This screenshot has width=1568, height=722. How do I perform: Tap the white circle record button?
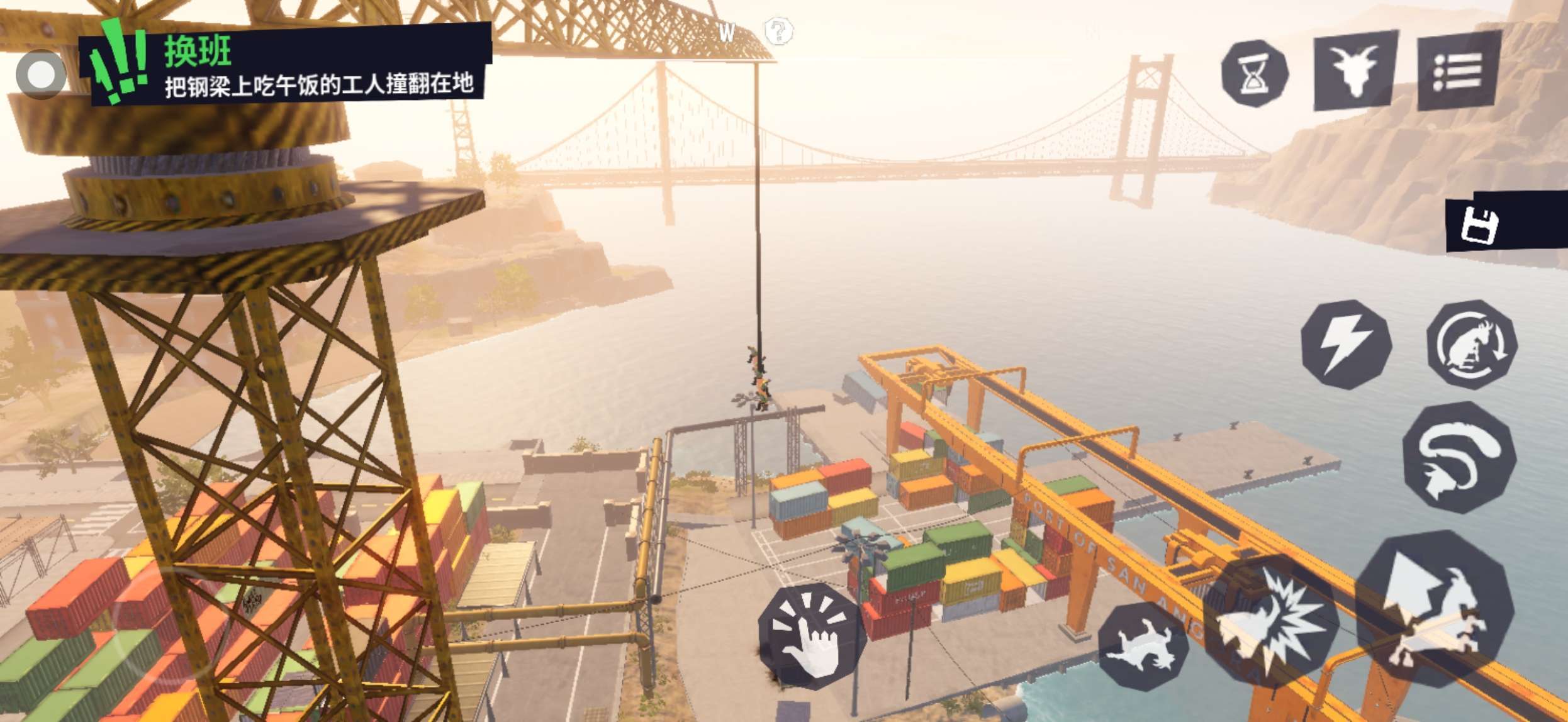tap(41, 75)
